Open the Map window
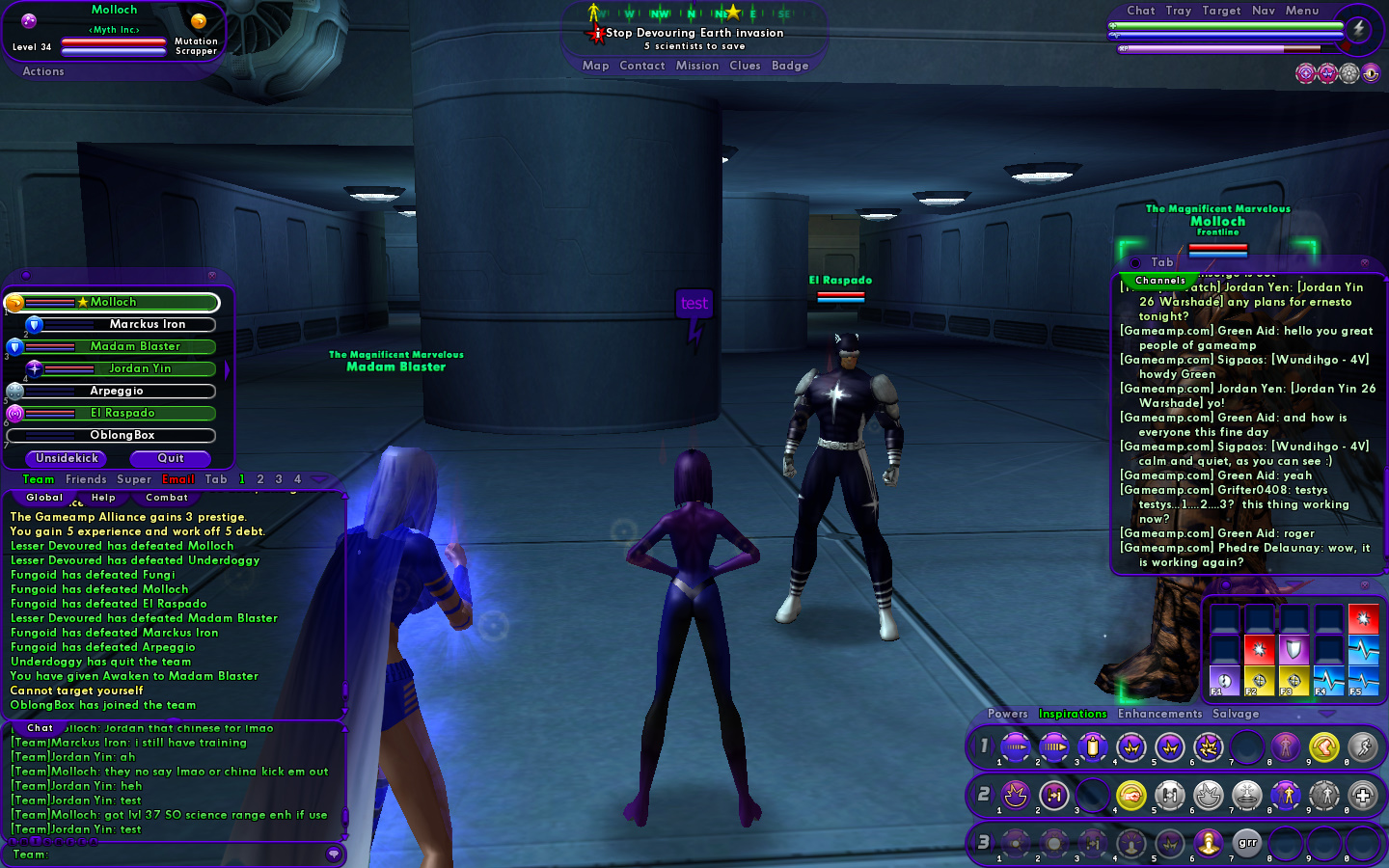The image size is (1389, 868). pos(595,66)
